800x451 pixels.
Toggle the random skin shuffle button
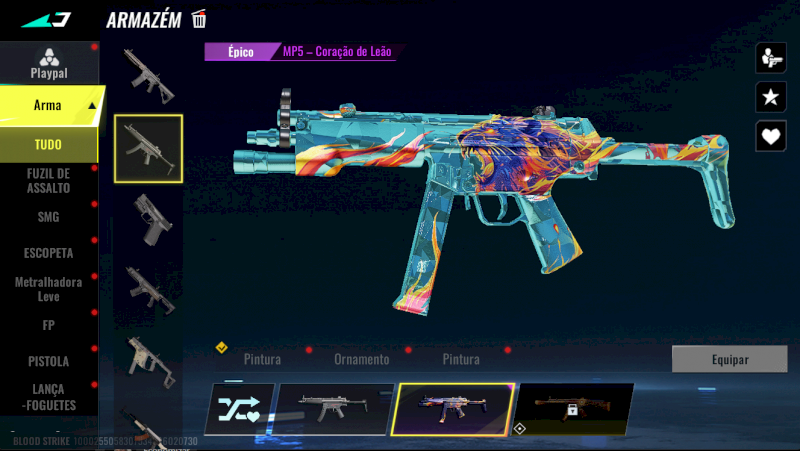(x=239, y=409)
